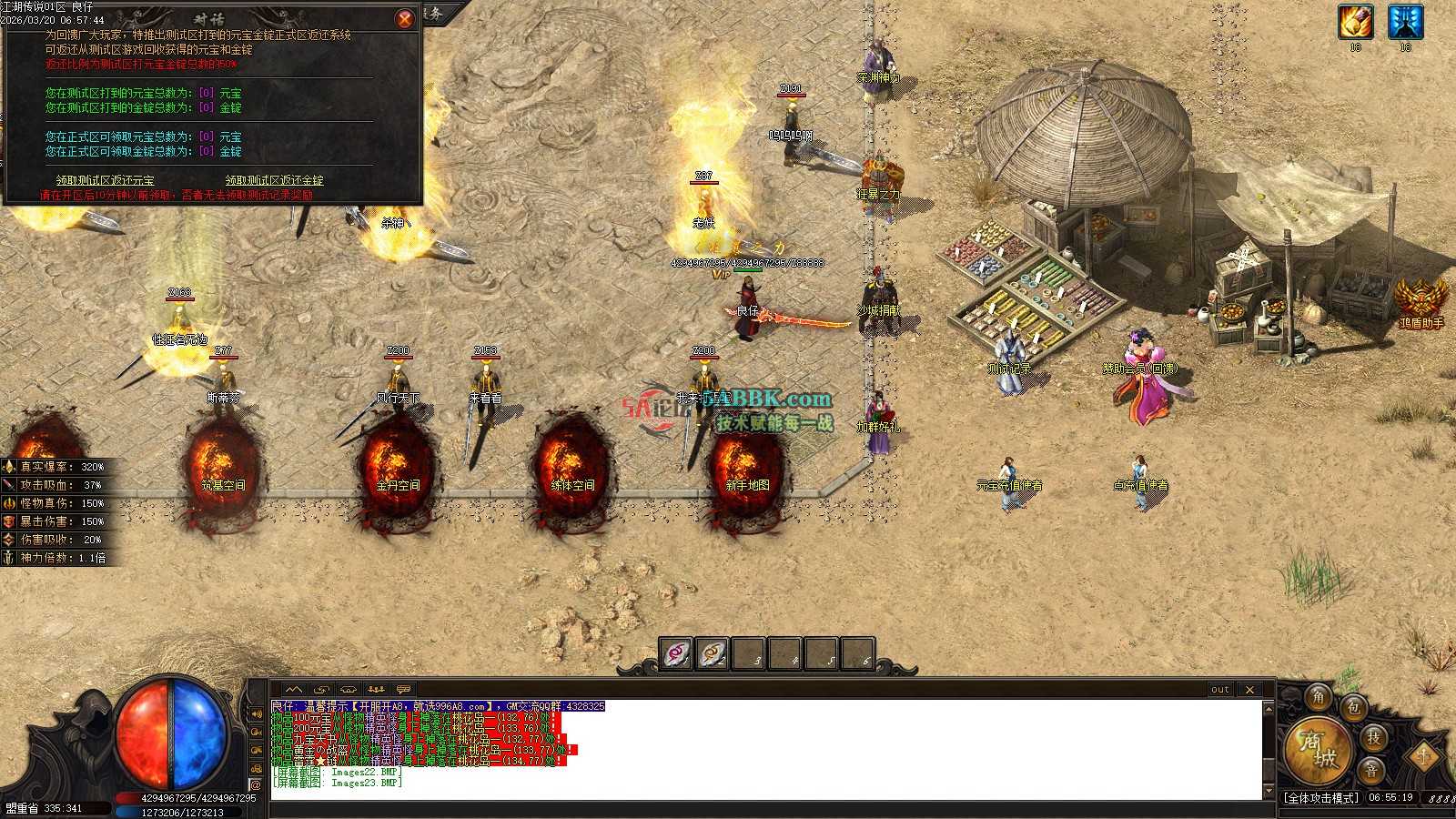Click the gold diamond emblem button
The width and height of the screenshot is (1456, 819).
(1423, 754)
